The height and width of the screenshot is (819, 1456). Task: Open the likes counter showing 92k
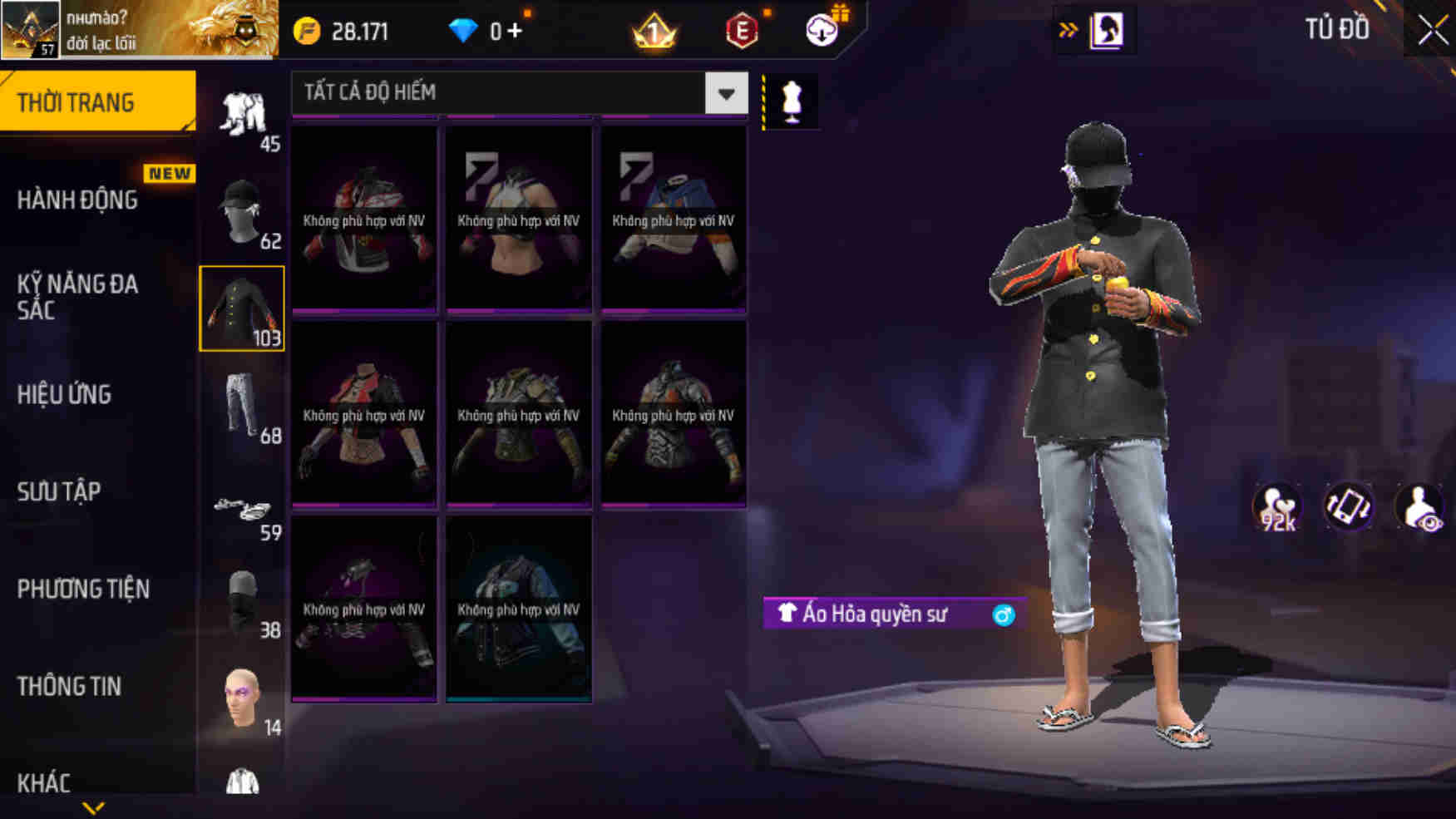1278,505
